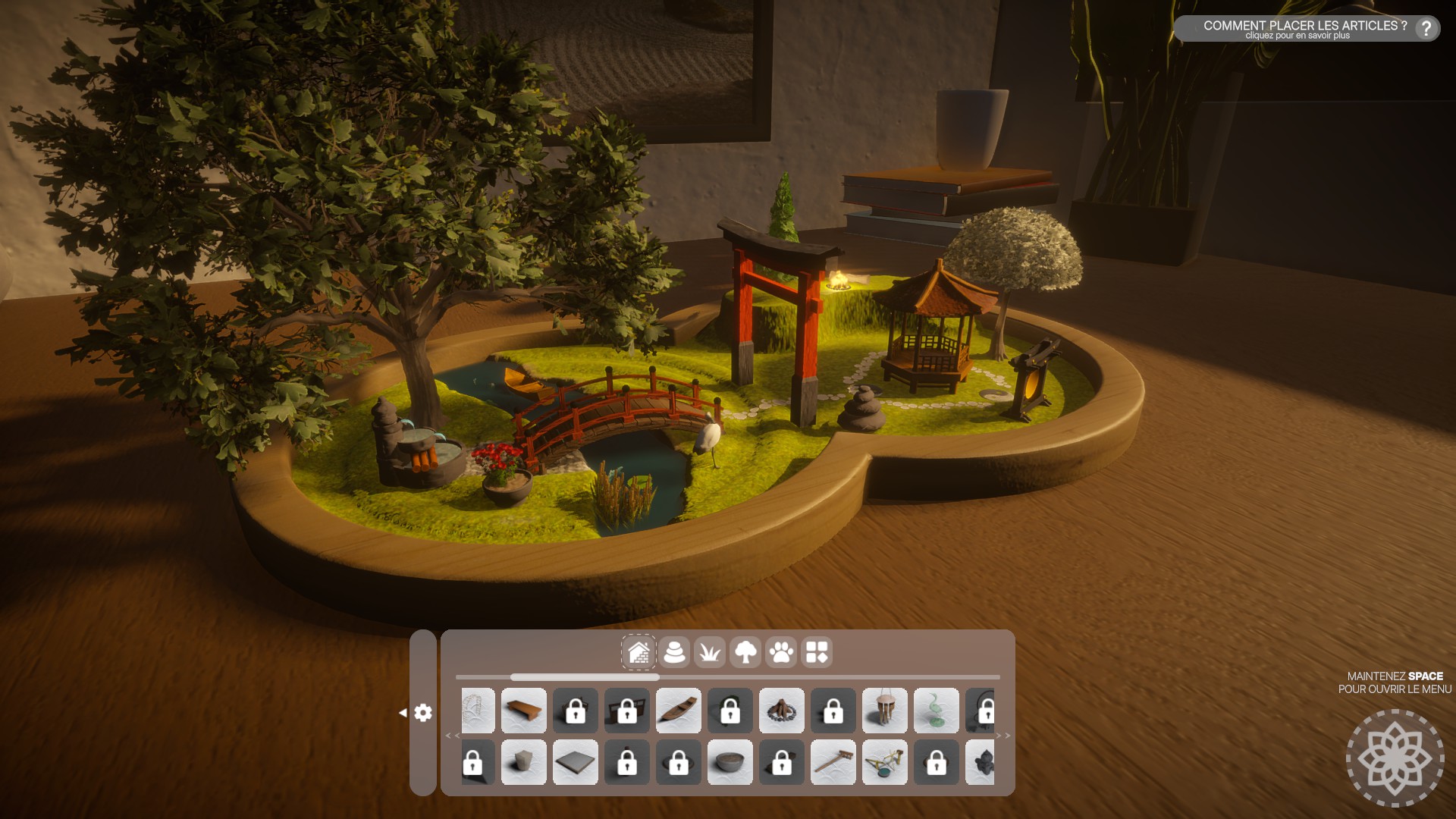
Task: Pick the bamboo water spout item
Action: [885, 762]
